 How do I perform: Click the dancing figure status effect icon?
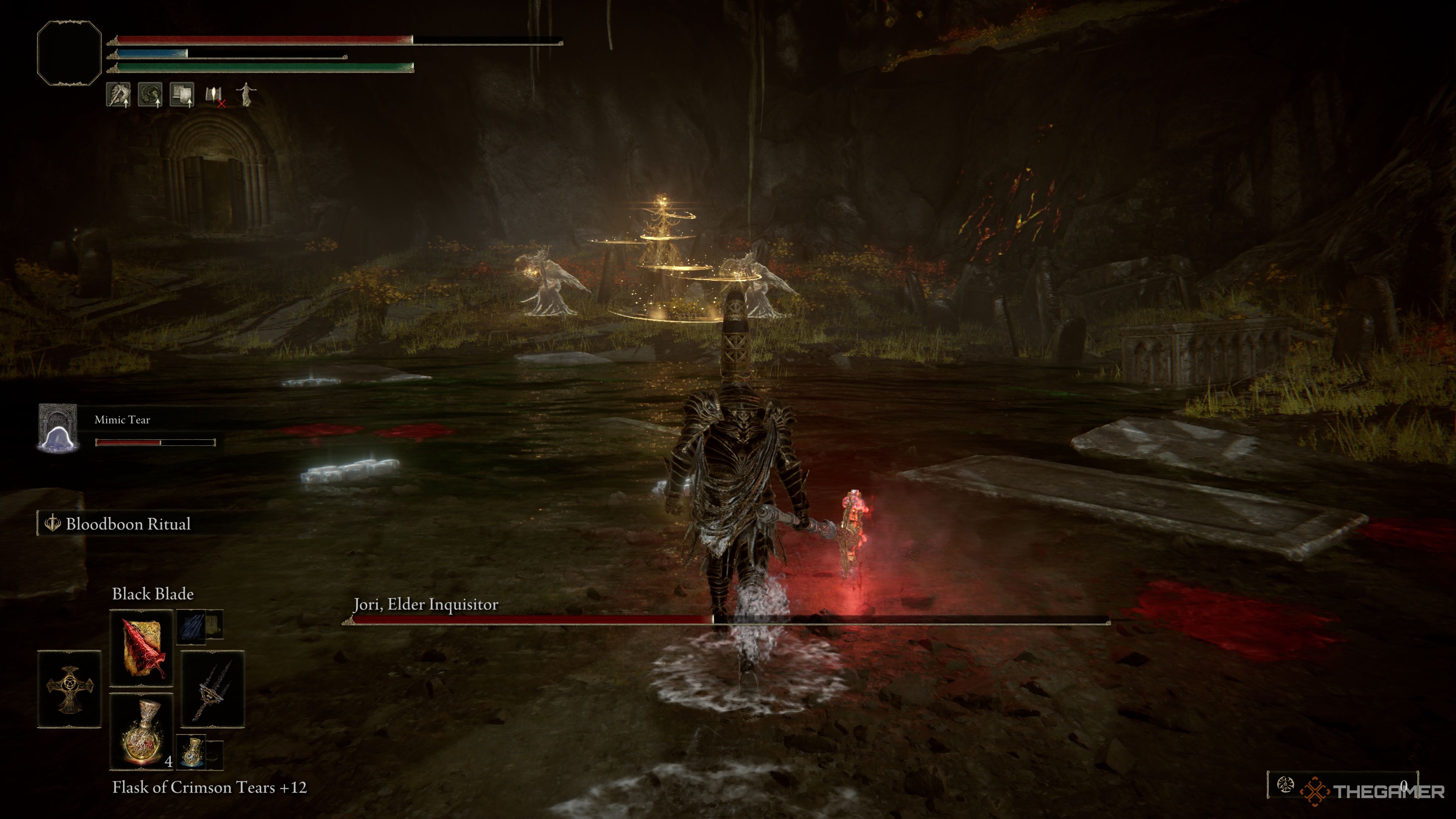pyautogui.click(x=247, y=95)
